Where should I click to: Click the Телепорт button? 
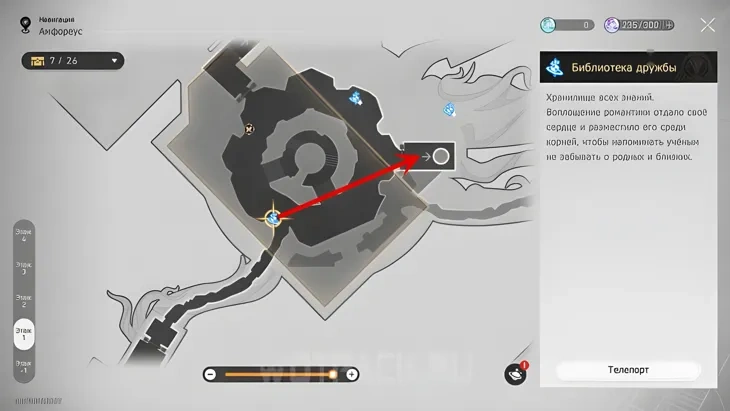point(628,369)
